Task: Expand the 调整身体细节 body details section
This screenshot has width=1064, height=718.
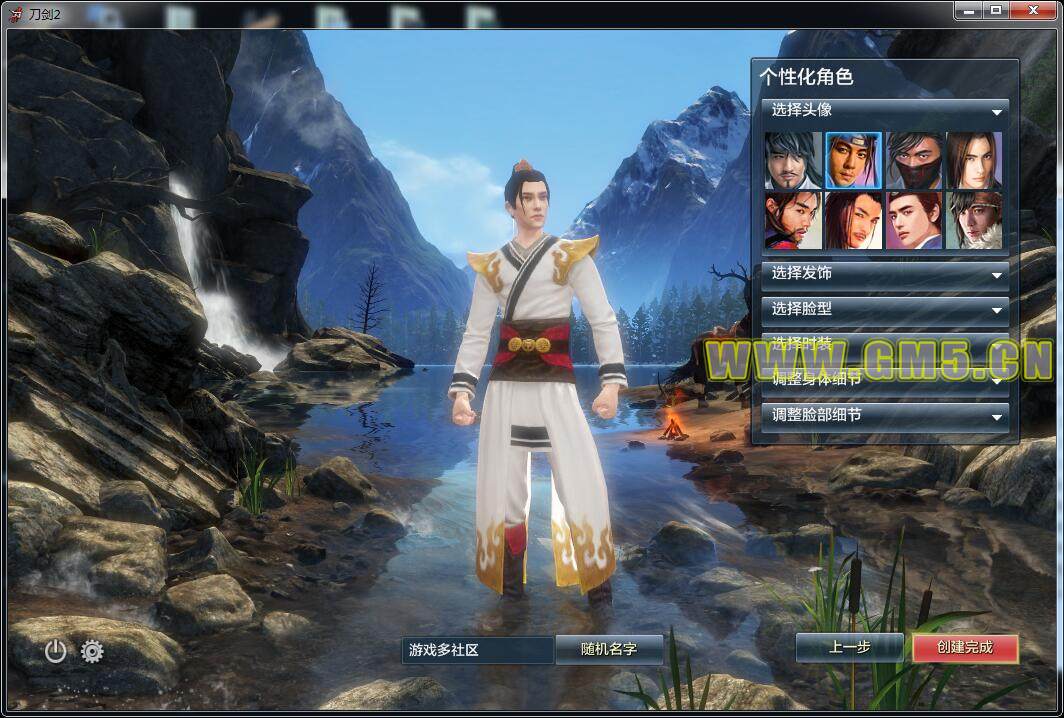Action: point(884,380)
